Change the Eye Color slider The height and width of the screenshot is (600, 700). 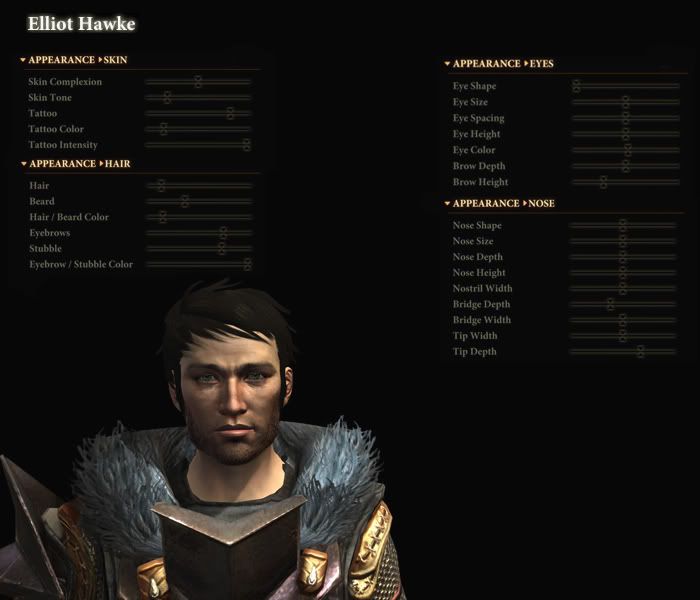click(628, 150)
